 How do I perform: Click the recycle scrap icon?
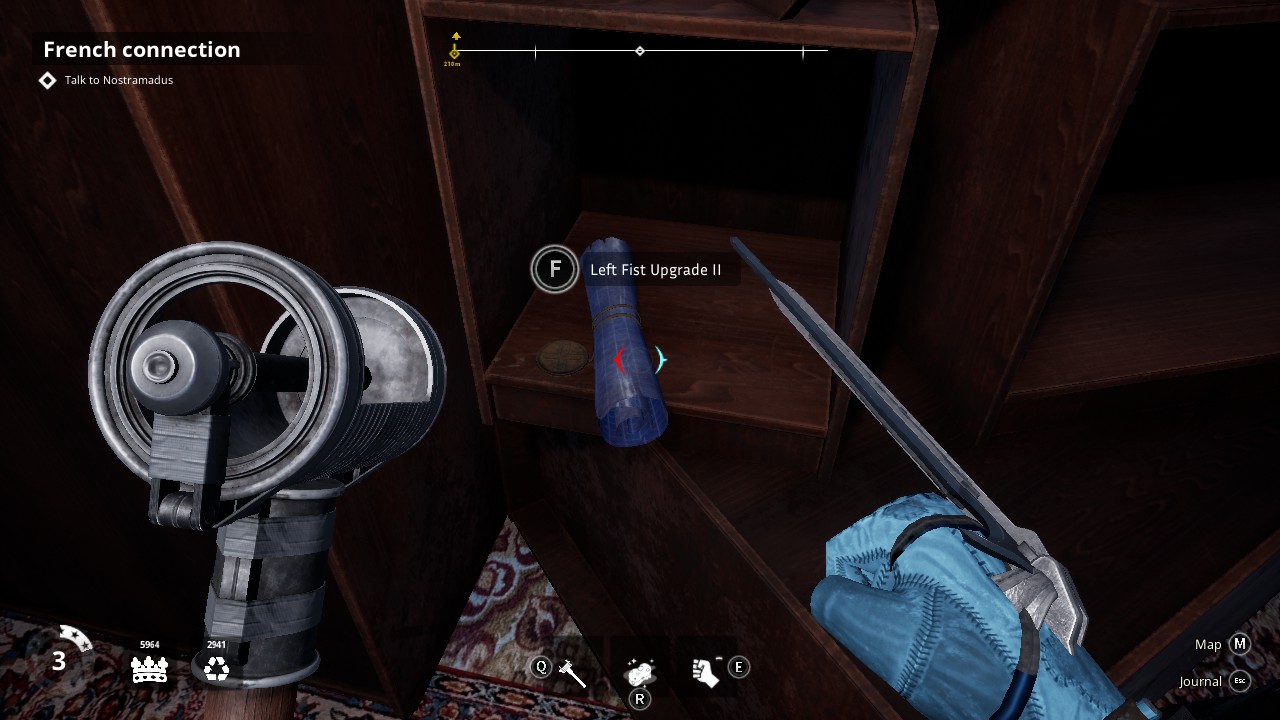[x=216, y=669]
